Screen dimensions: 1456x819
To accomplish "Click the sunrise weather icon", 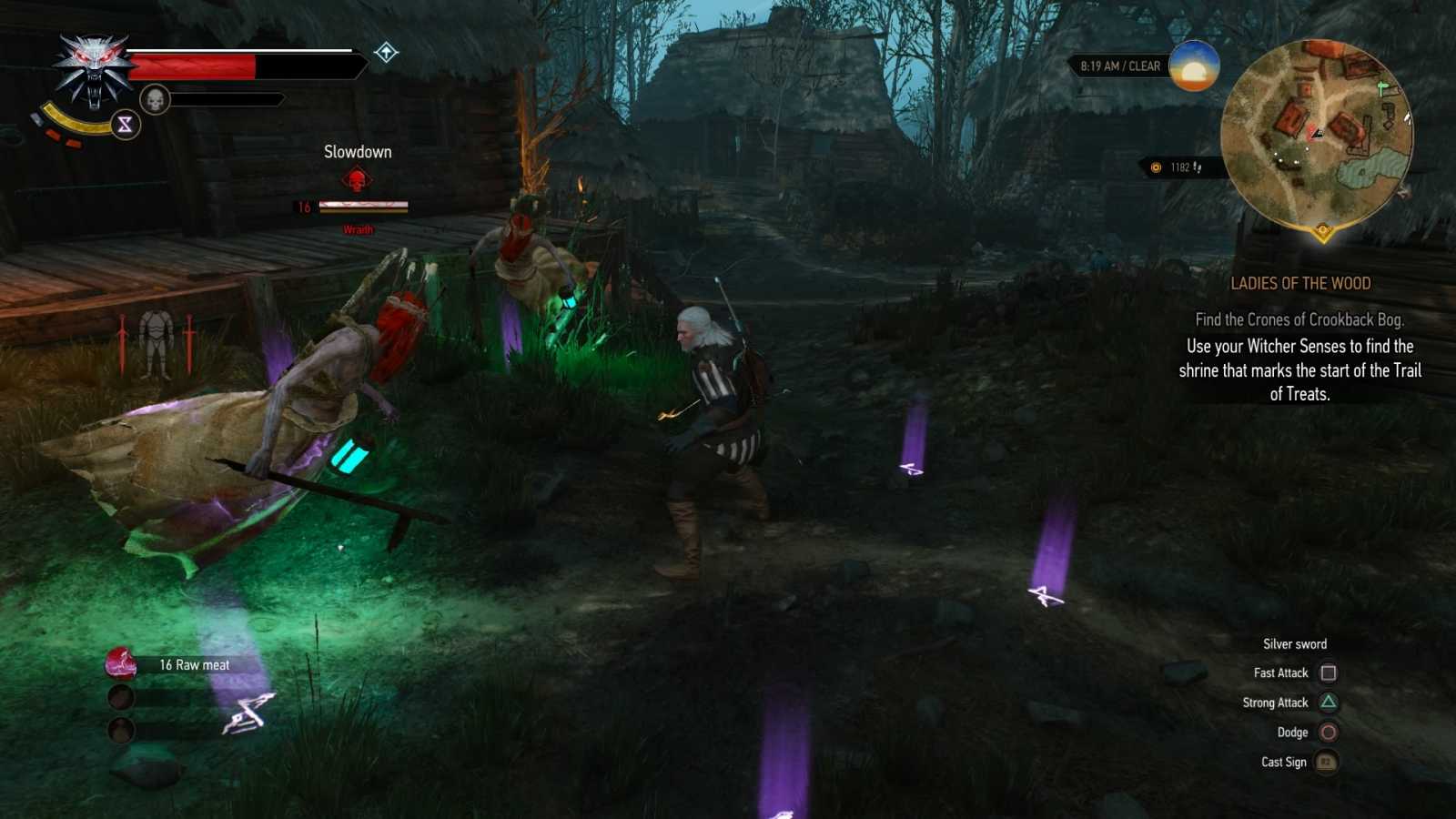I will click(1193, 66).
